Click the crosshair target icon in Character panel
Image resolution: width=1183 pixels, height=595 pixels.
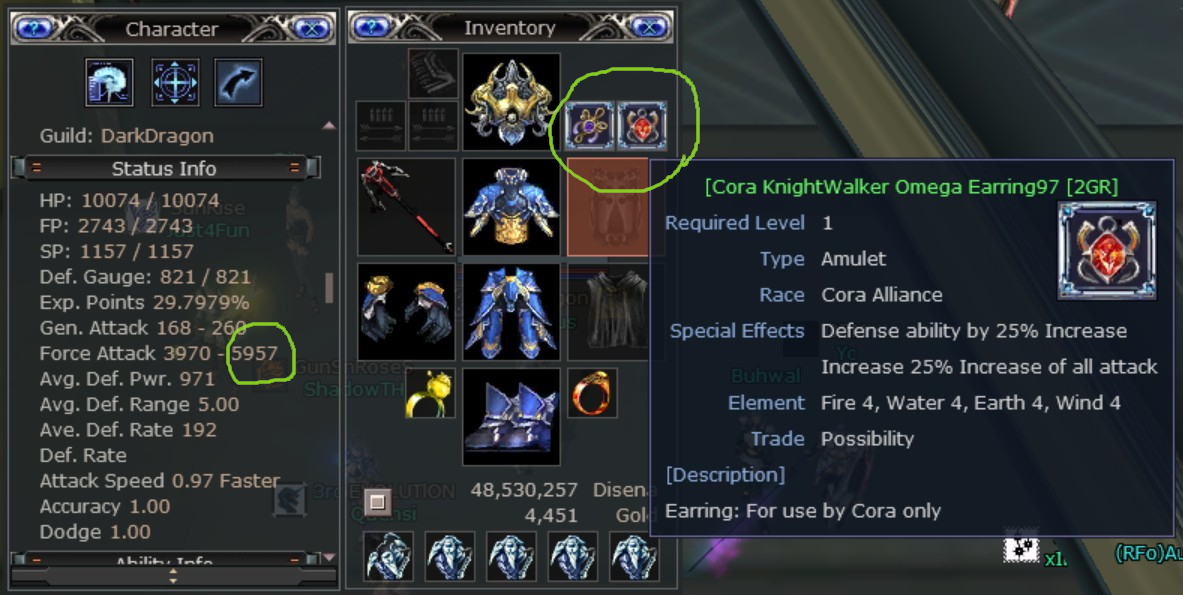(x=175, y=83)
